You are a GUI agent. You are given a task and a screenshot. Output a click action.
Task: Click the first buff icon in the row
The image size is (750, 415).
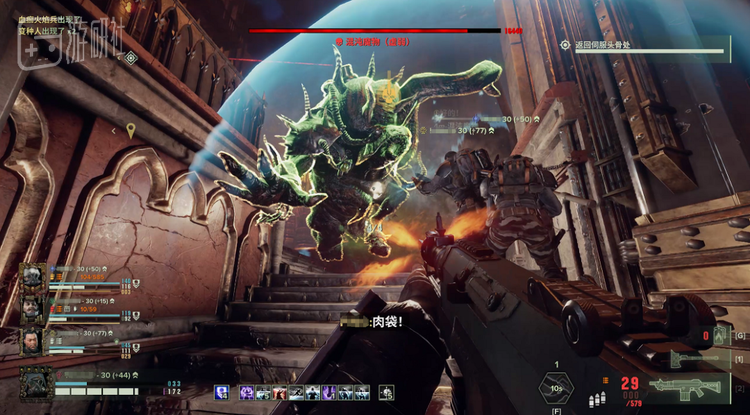(x=221, y=393)
